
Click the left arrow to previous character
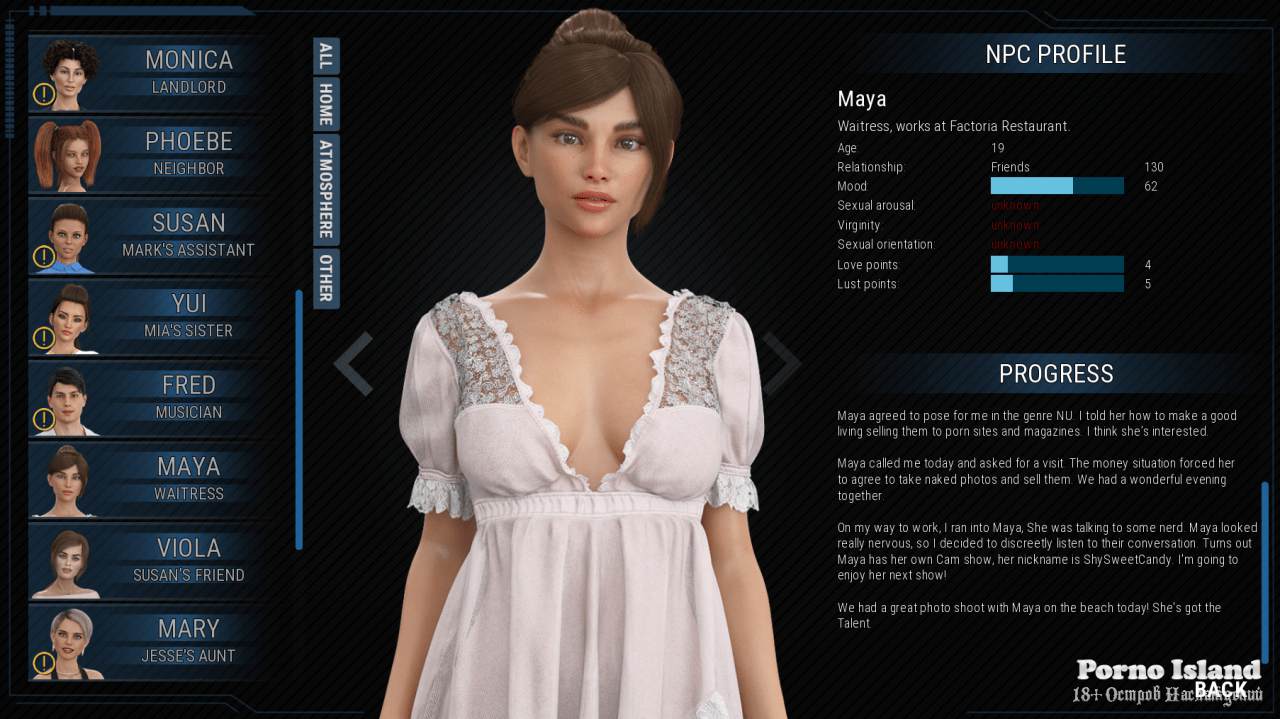click(353, 364)
